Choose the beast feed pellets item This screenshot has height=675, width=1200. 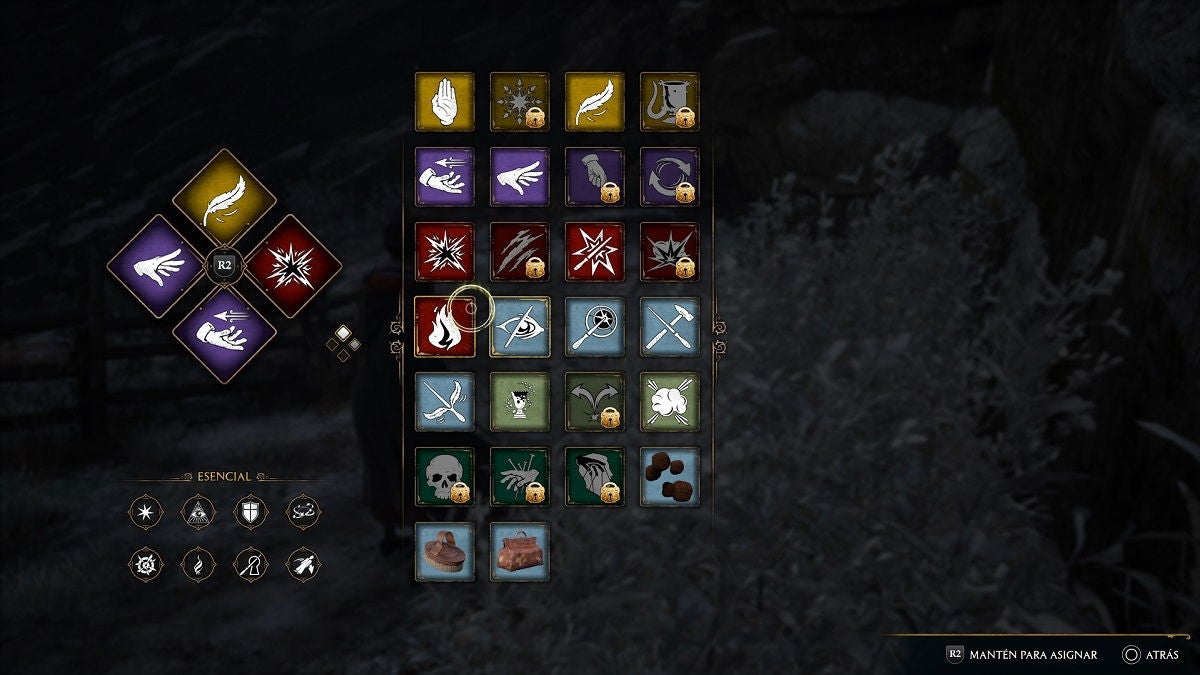[x=669, y=477]
